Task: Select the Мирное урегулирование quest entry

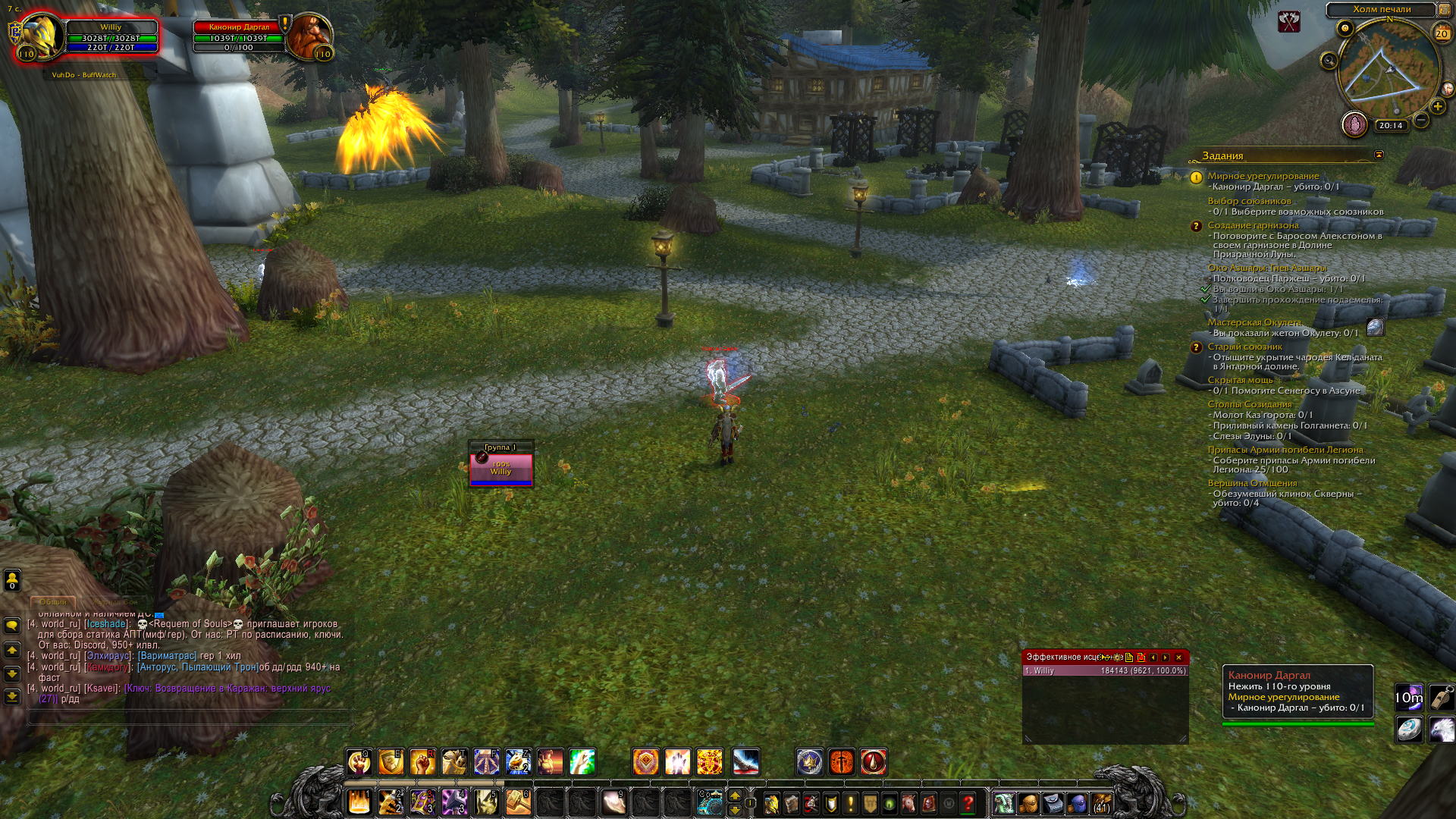Action: tap(1263, 176)
